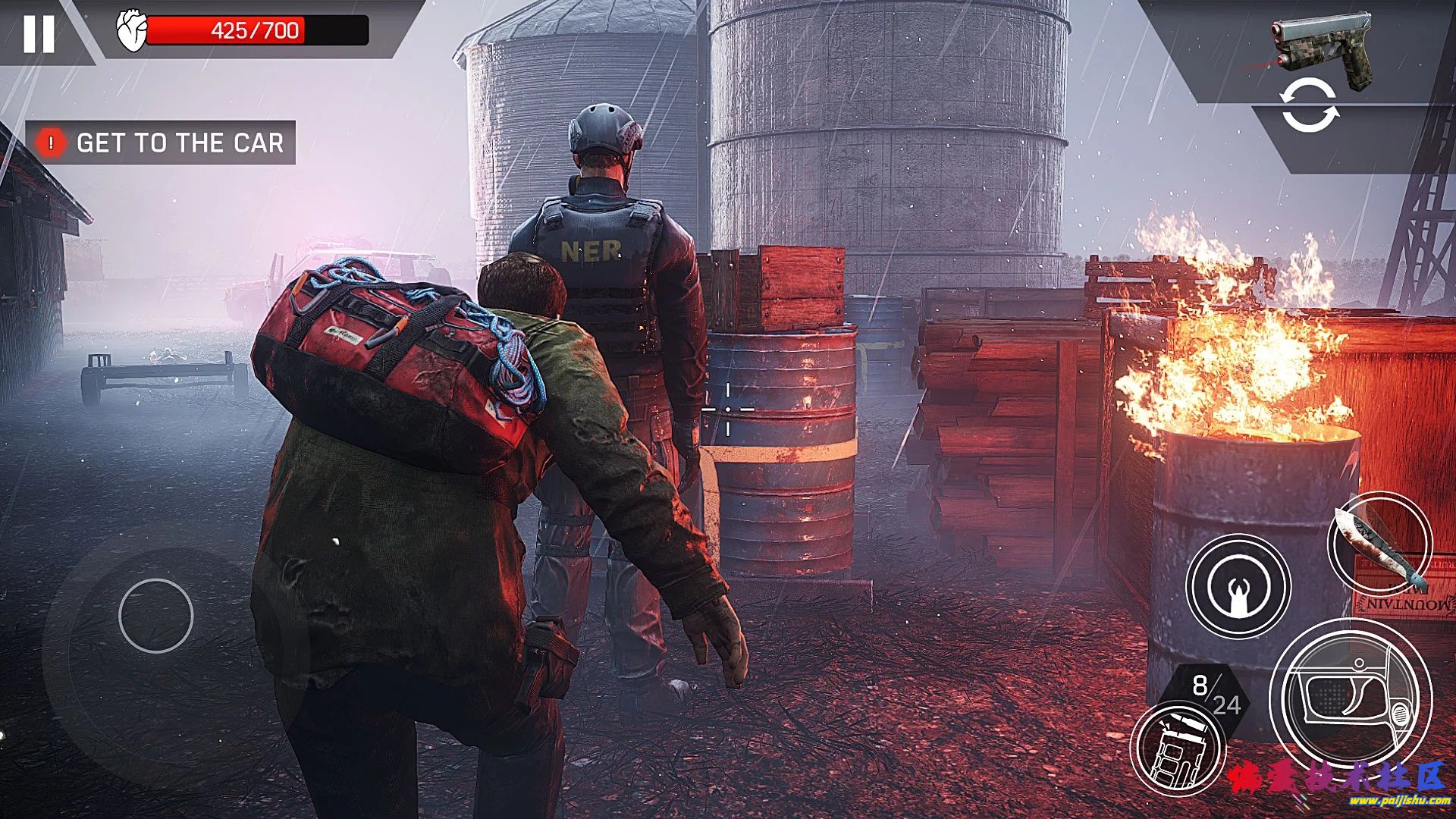The image size is (1456, 819).
Task: Open the 'Get to the car' objective
Action: [162, 143]
